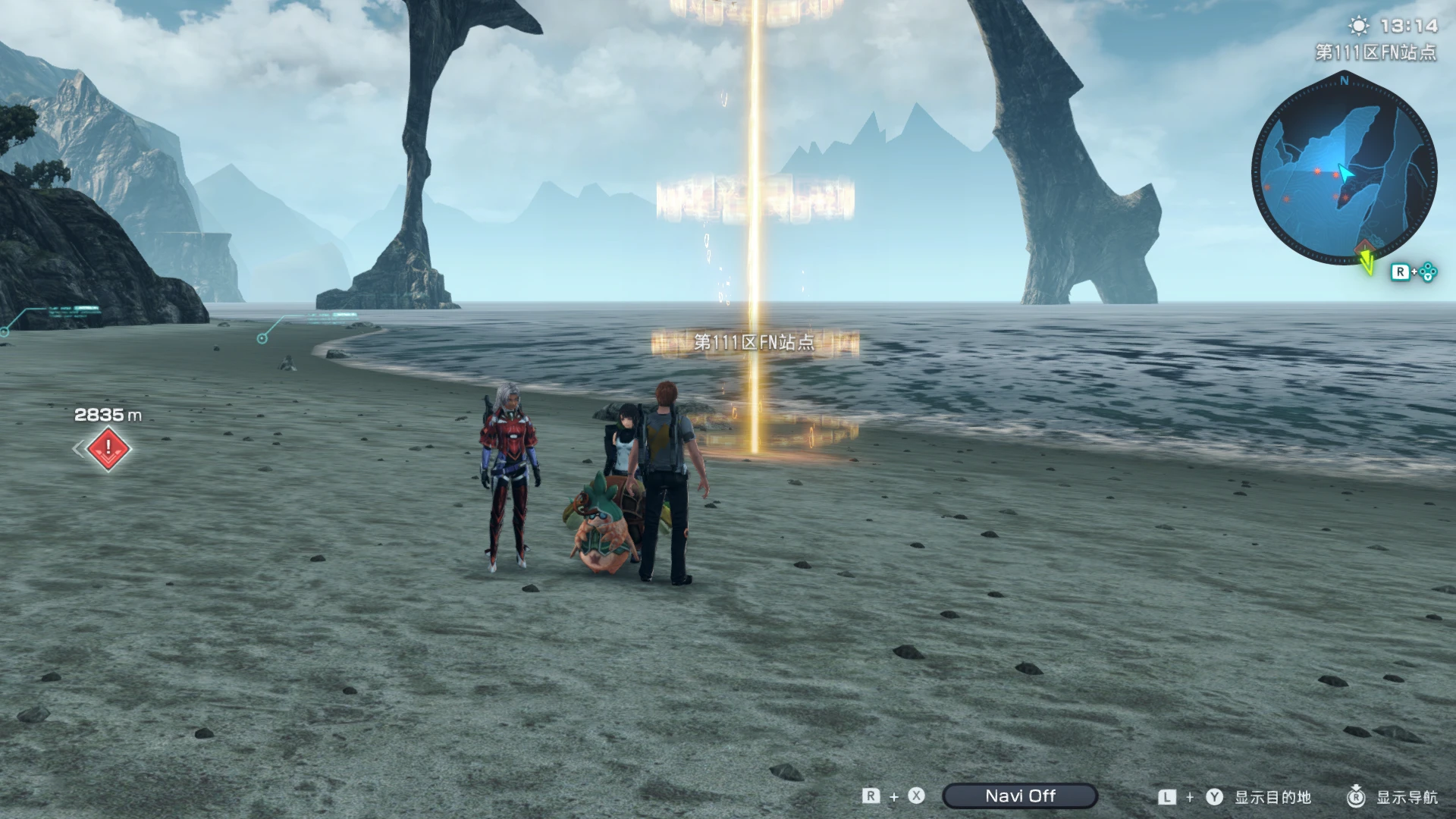The image size is (1456, 819).
Task: Click the N compass icon on the minimap
Action: [1345, 80]
